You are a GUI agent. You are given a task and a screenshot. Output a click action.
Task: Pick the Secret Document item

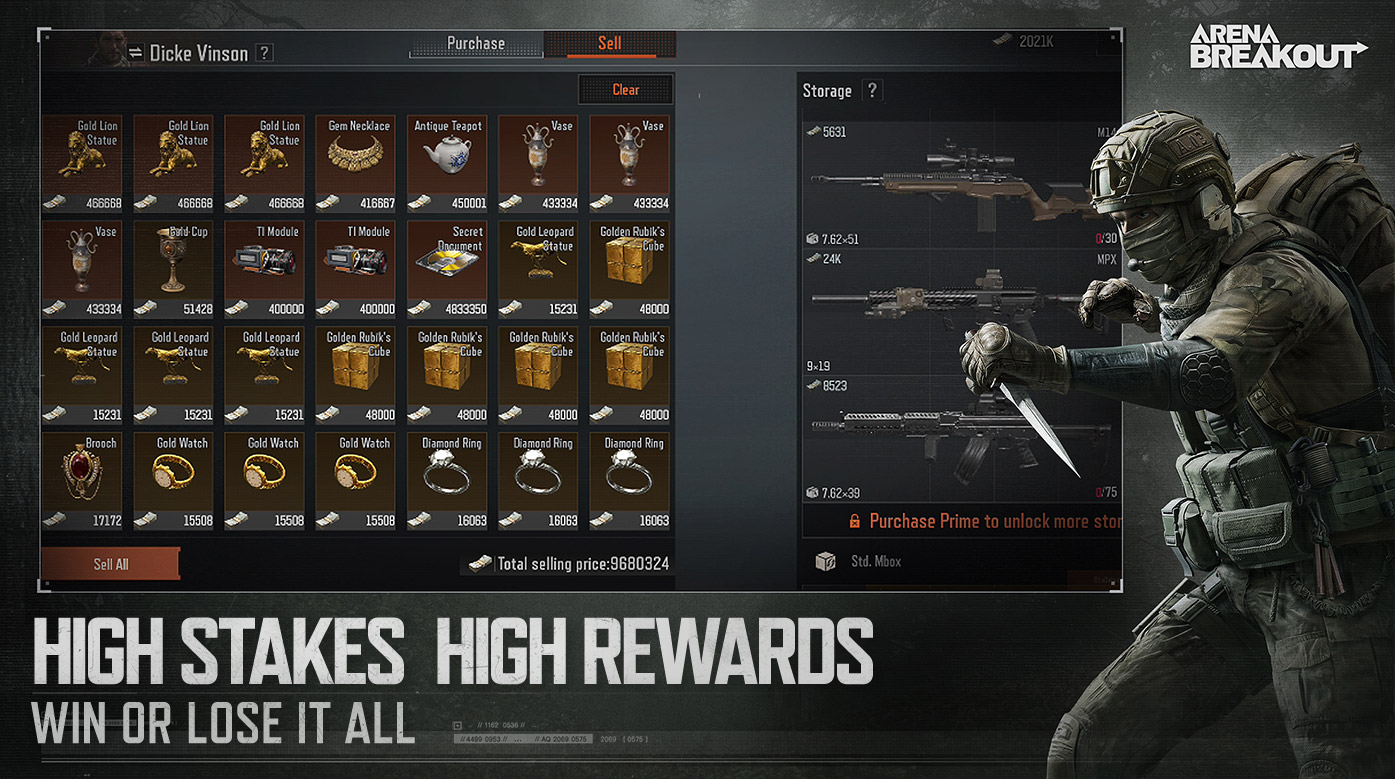[448, 270]
